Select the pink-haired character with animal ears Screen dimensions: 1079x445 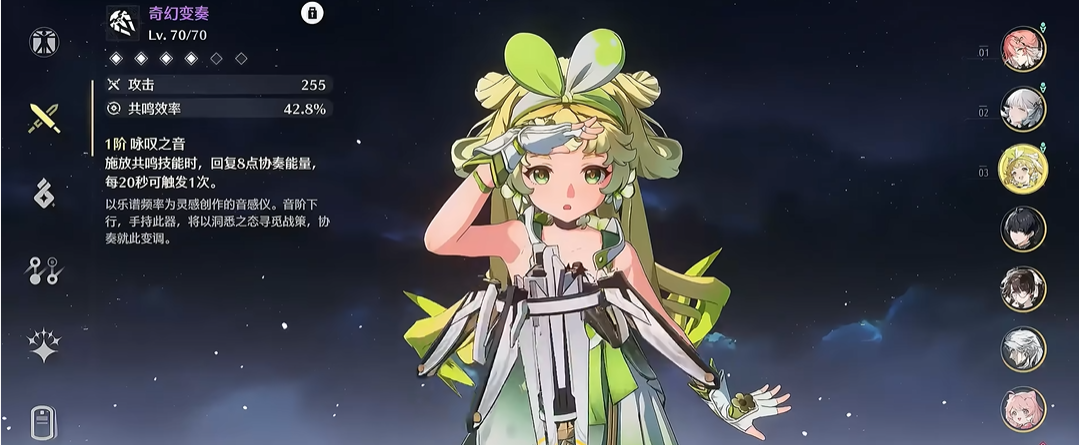click(1023, 409)
